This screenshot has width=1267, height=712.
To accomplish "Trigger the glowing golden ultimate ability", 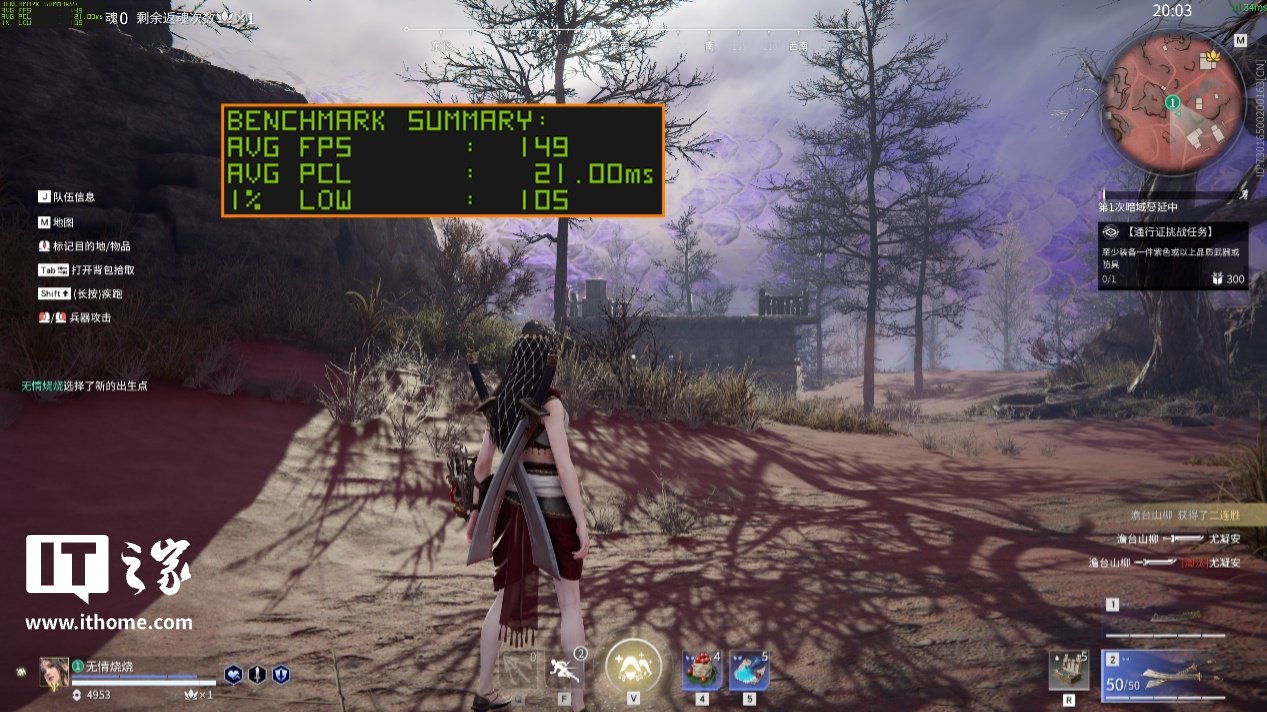I will point(633,666).
